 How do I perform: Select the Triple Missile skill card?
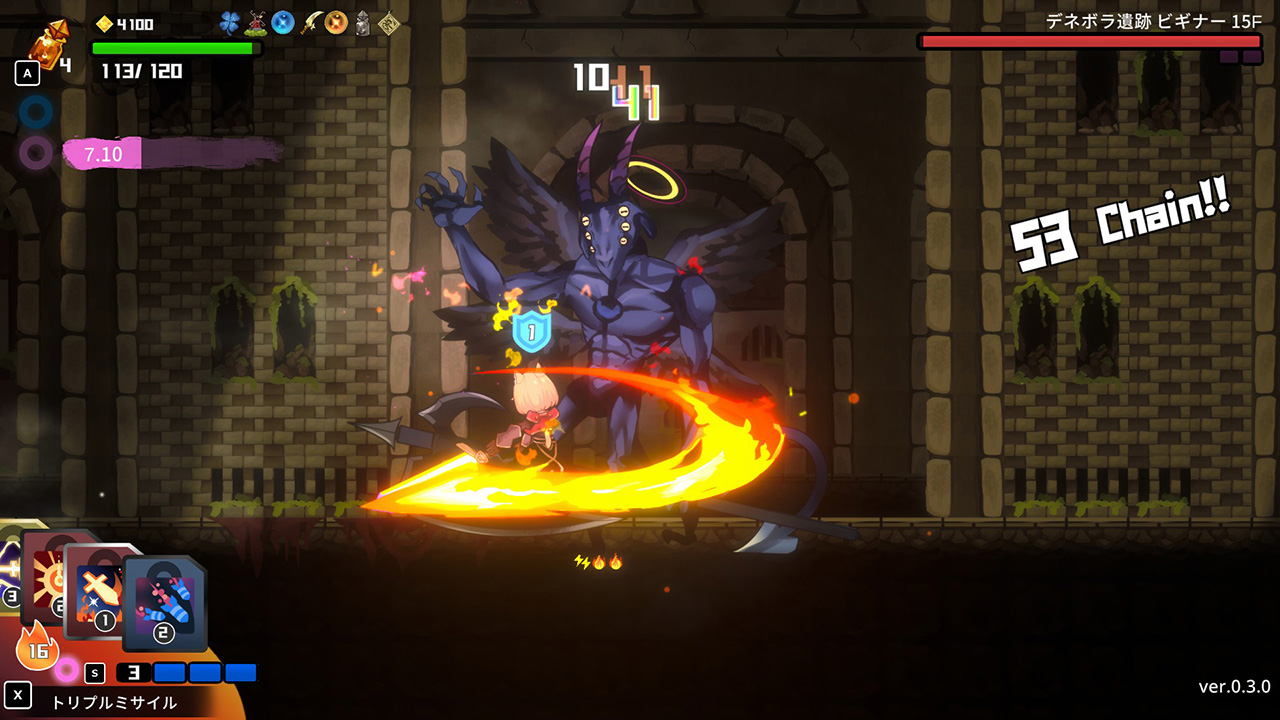point(166,602)
